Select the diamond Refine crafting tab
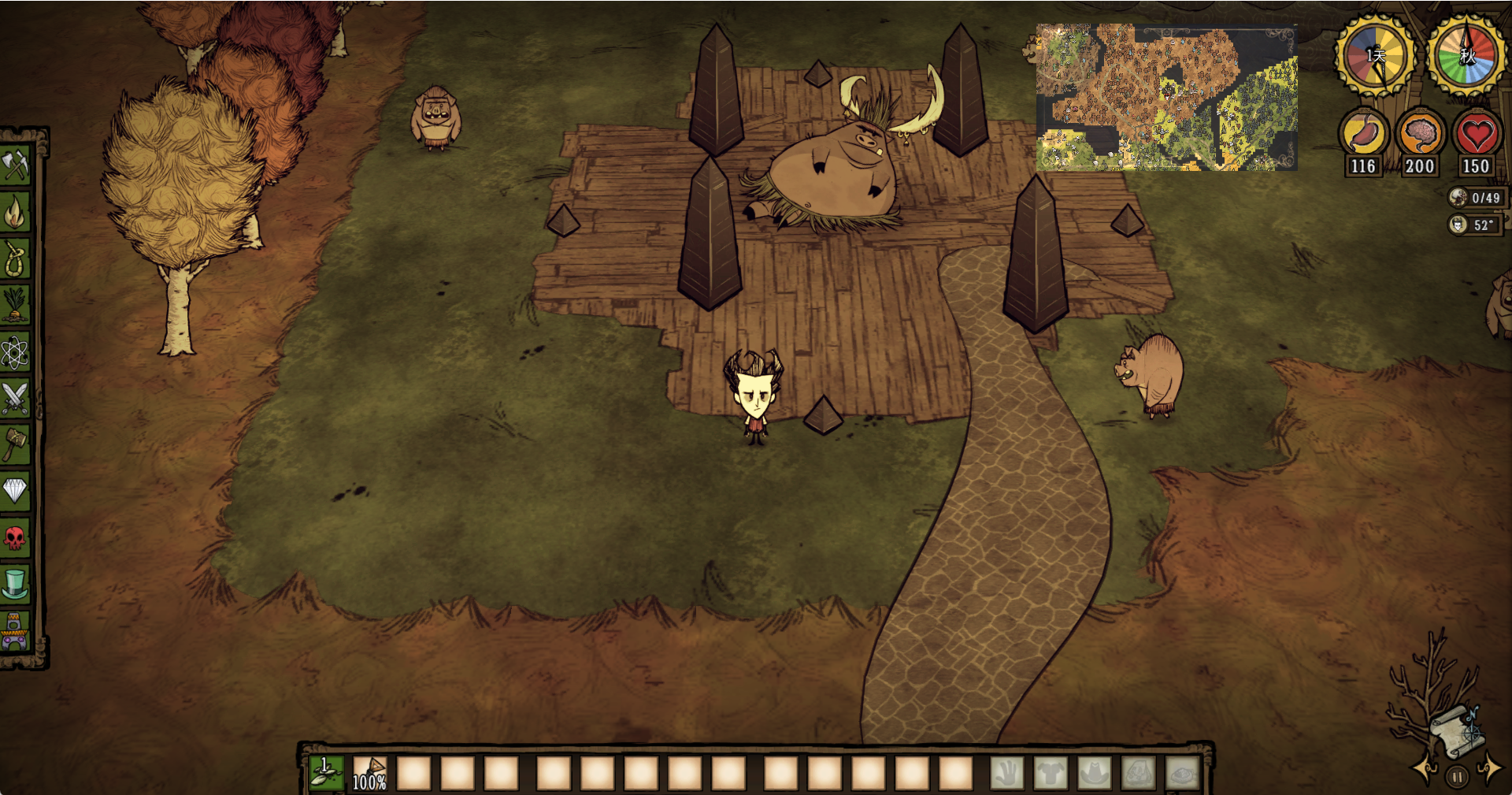Viewport: 1512px width, 795px height. tap(15, 491)
